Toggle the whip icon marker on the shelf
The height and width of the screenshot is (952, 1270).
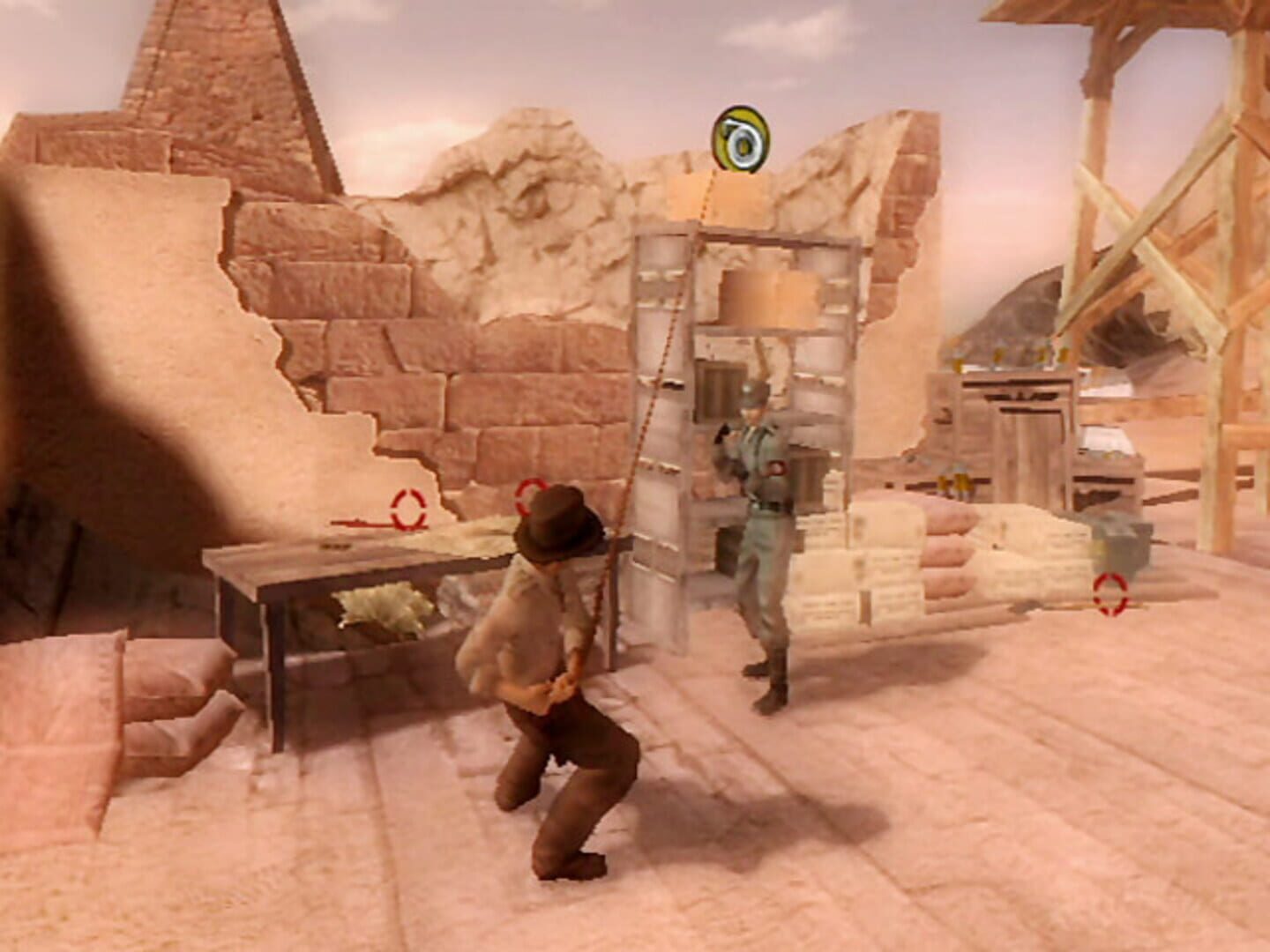pos(741,138)
